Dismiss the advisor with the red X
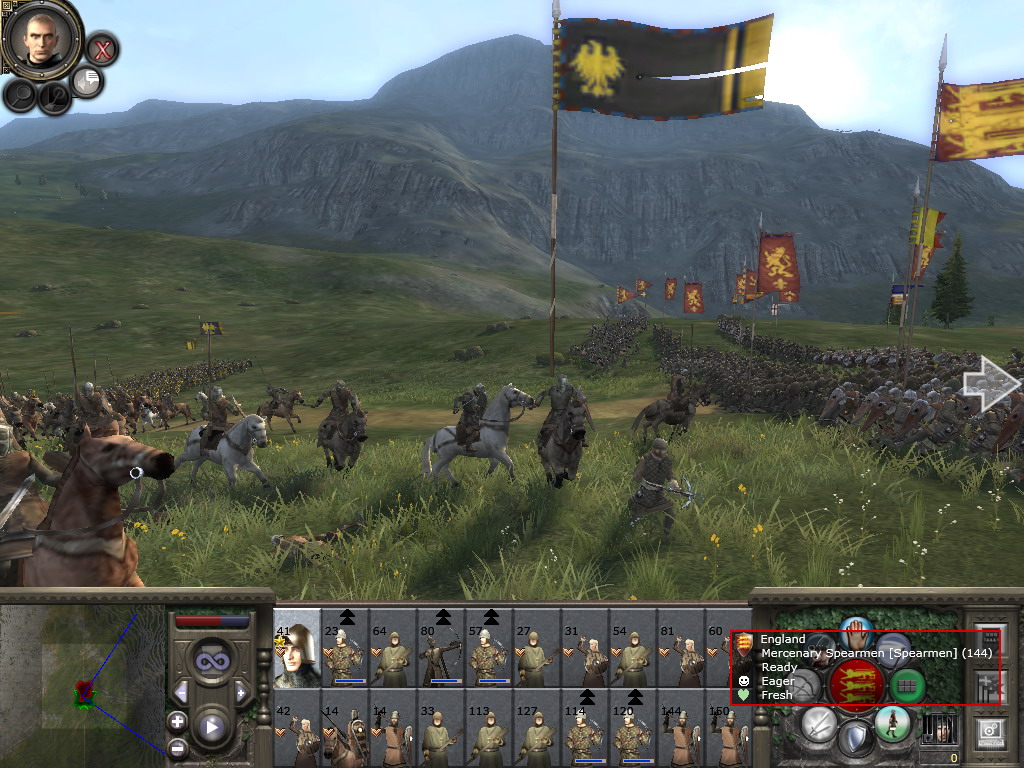This screenshot has width=1024, height=768. [x=101, y=48]
